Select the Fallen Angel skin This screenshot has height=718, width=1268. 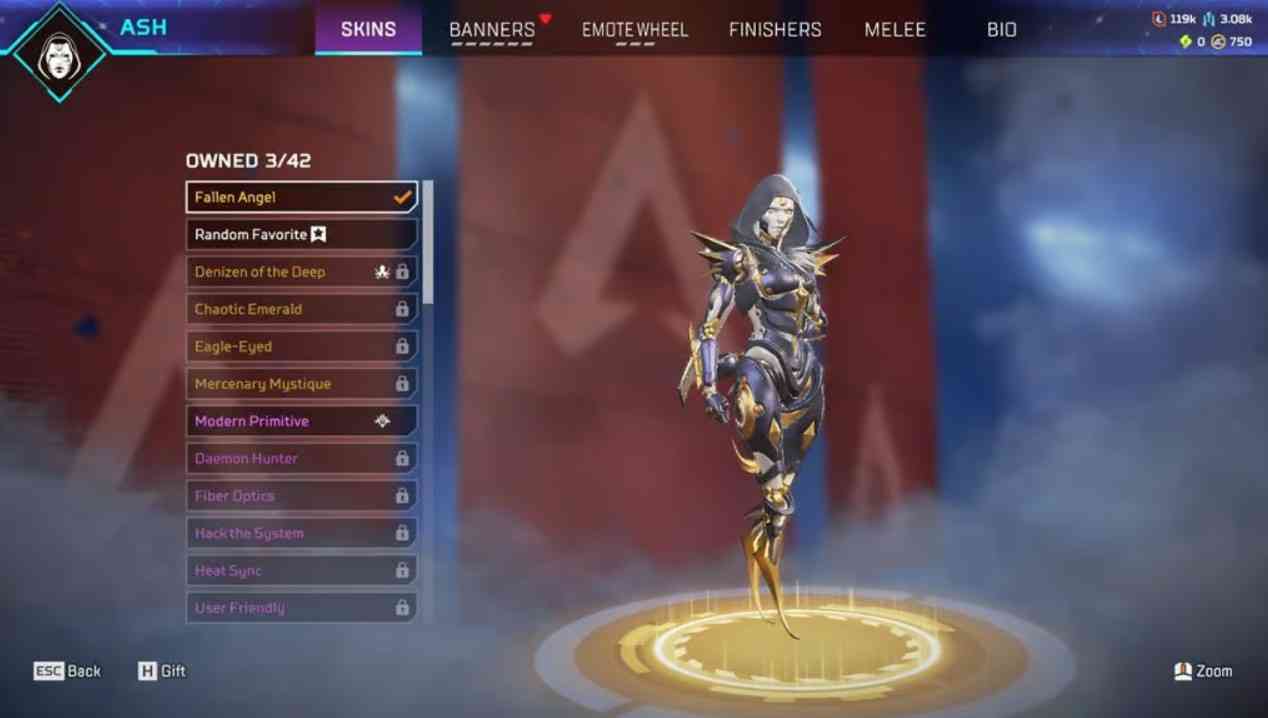pos(301,197)
